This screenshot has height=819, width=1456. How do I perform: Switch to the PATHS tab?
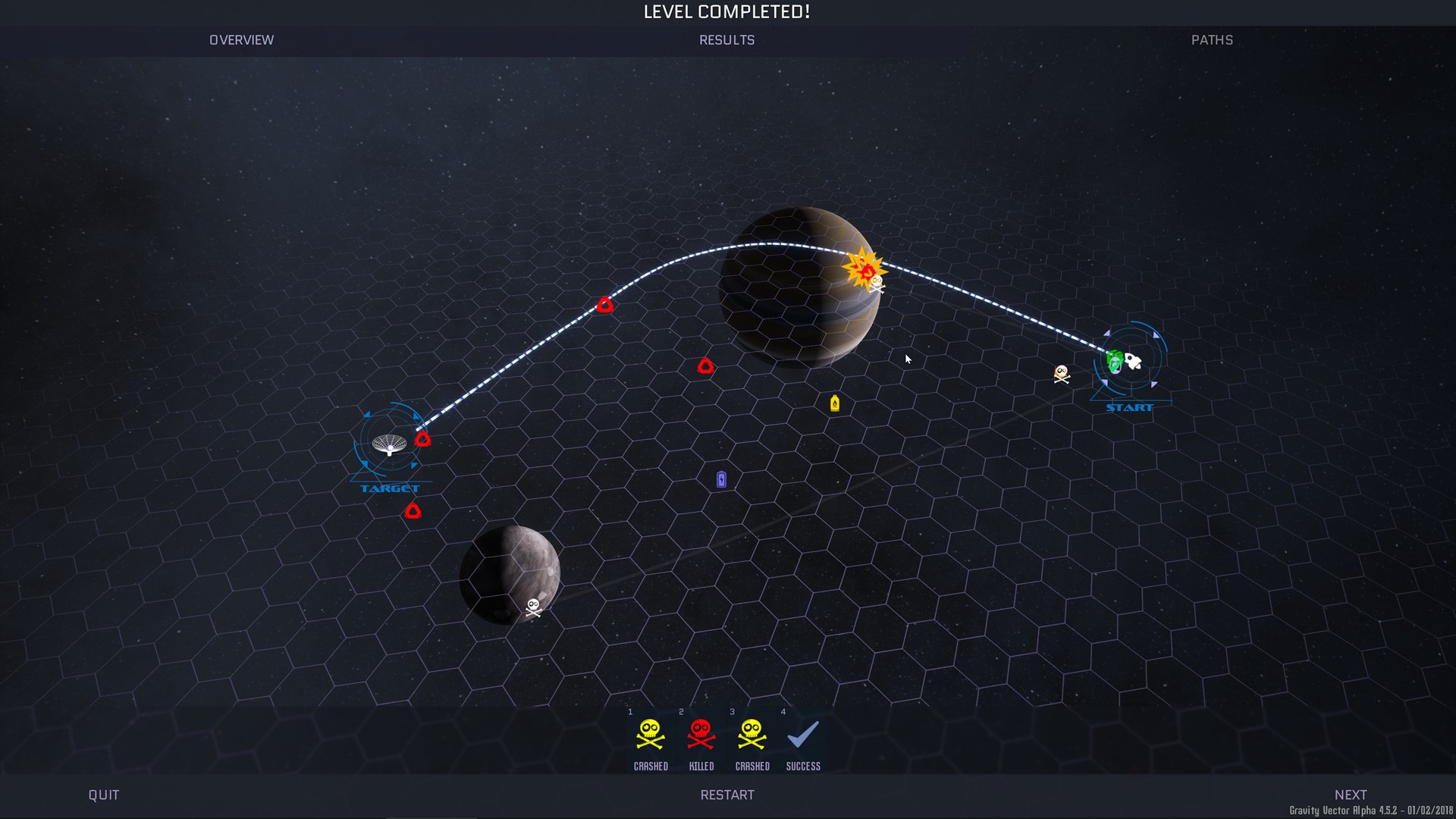click(x=1212, y=40)
